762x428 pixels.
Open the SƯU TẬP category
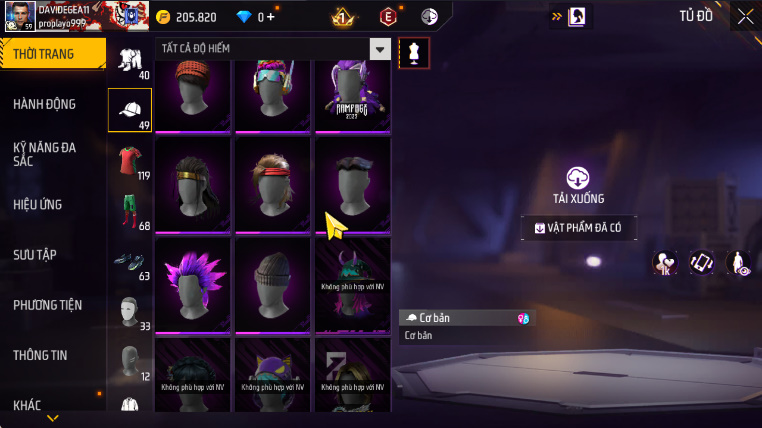[x=35, y=255]
